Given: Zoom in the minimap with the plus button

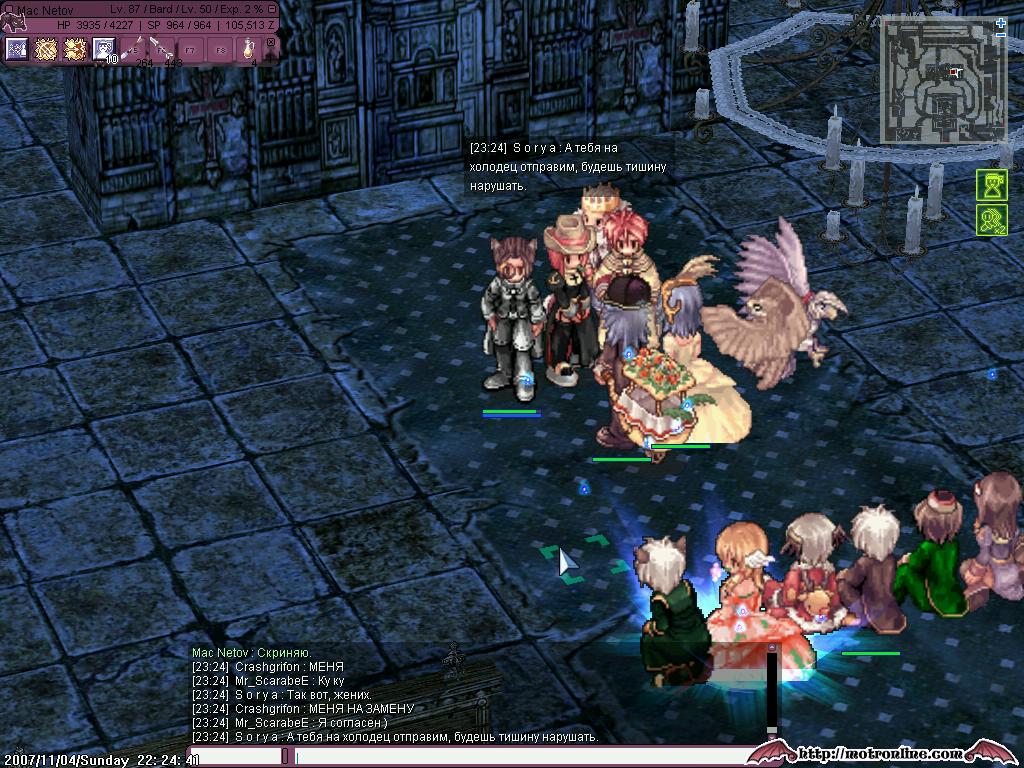Looking at the screenshot, I should [x=1001, y=21].
